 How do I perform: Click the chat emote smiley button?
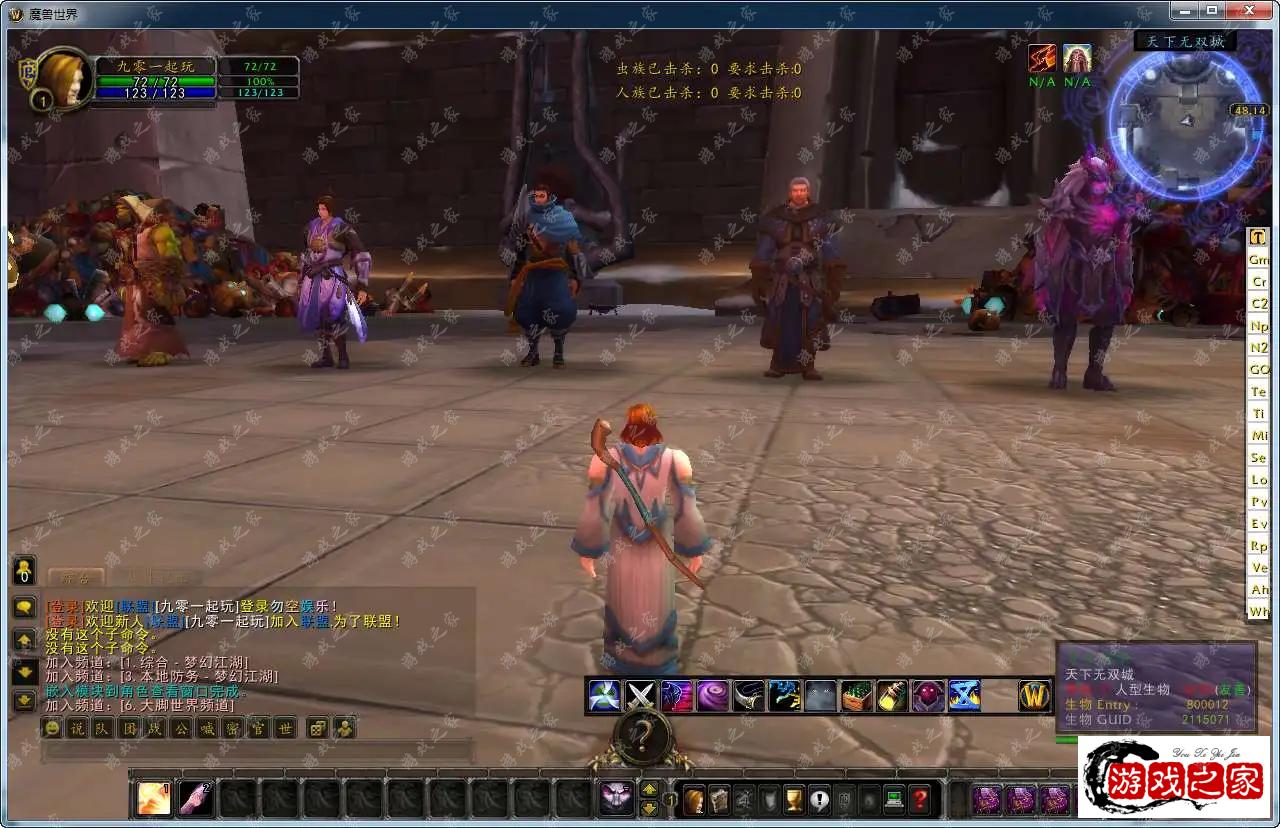(52, 728)
